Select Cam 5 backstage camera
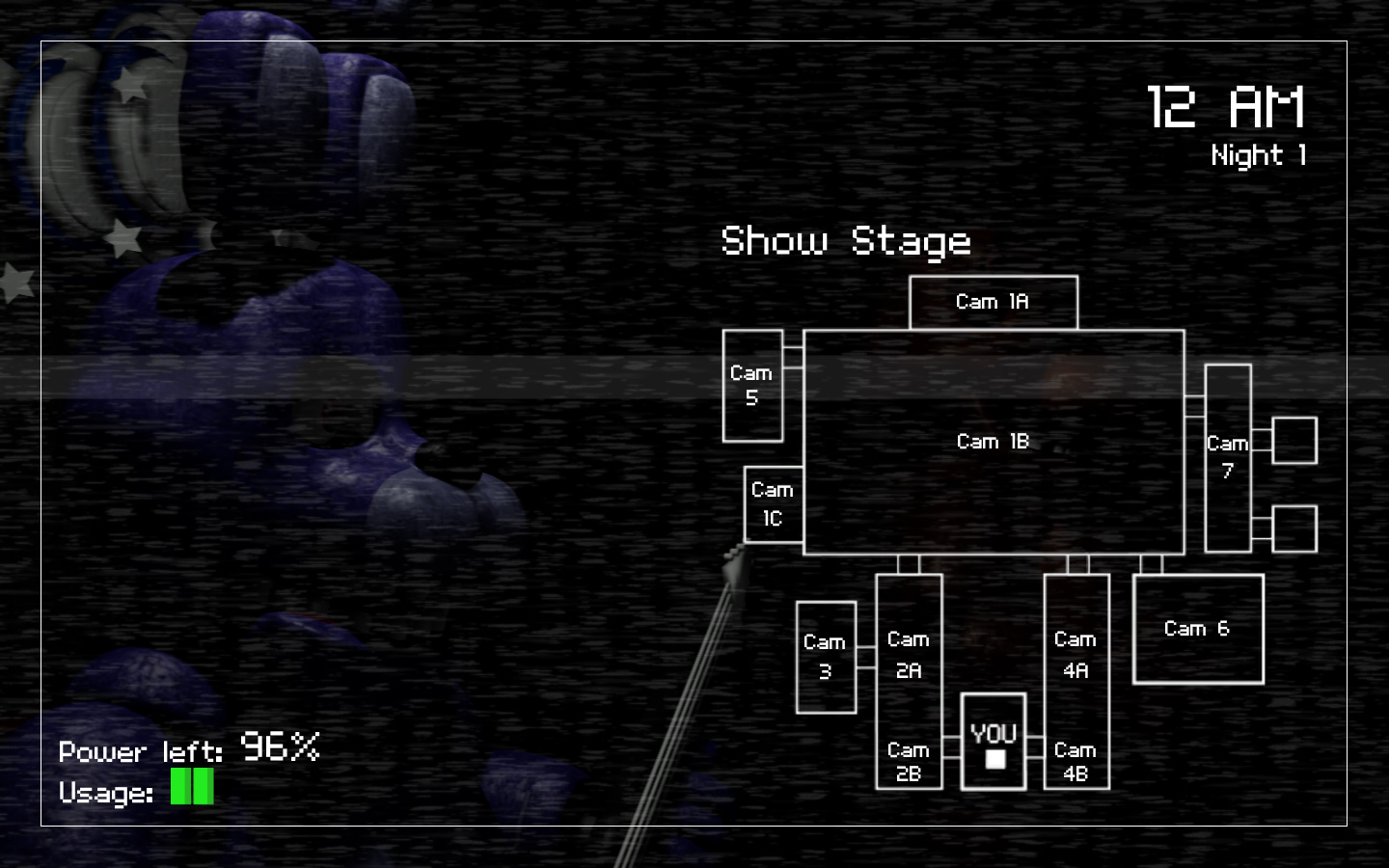1389x868 pixels. [751, 386]
